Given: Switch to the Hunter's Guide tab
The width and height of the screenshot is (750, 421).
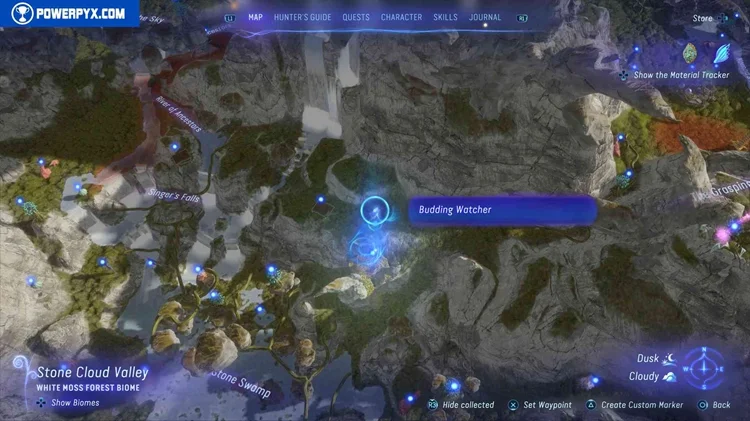Looking at the screenshot, I should [x=302, y=17].
